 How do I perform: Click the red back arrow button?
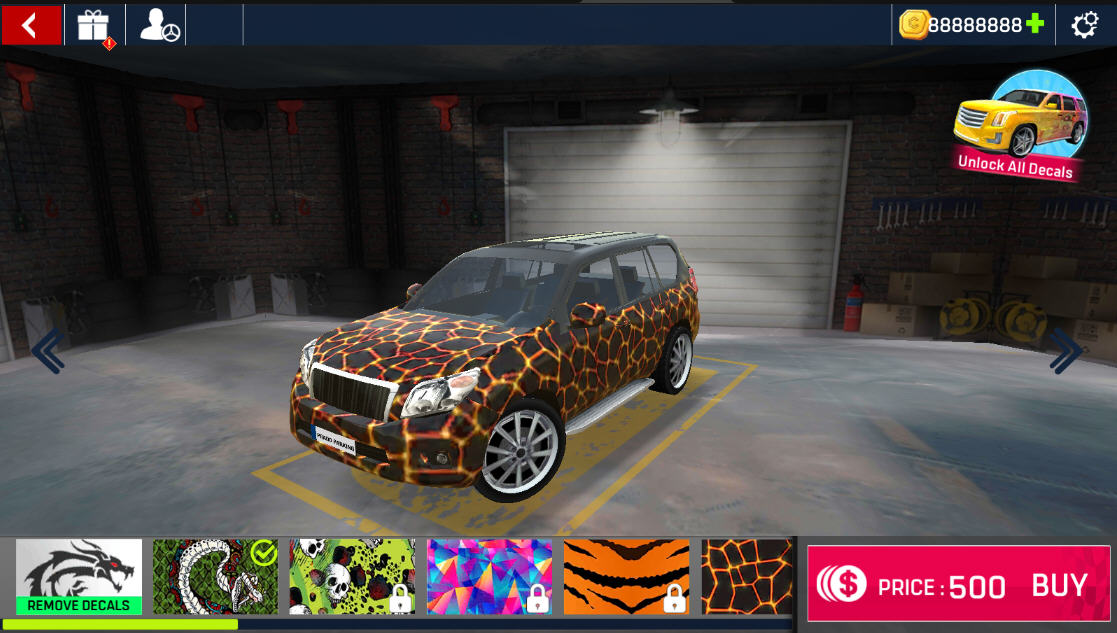point(31,25)
